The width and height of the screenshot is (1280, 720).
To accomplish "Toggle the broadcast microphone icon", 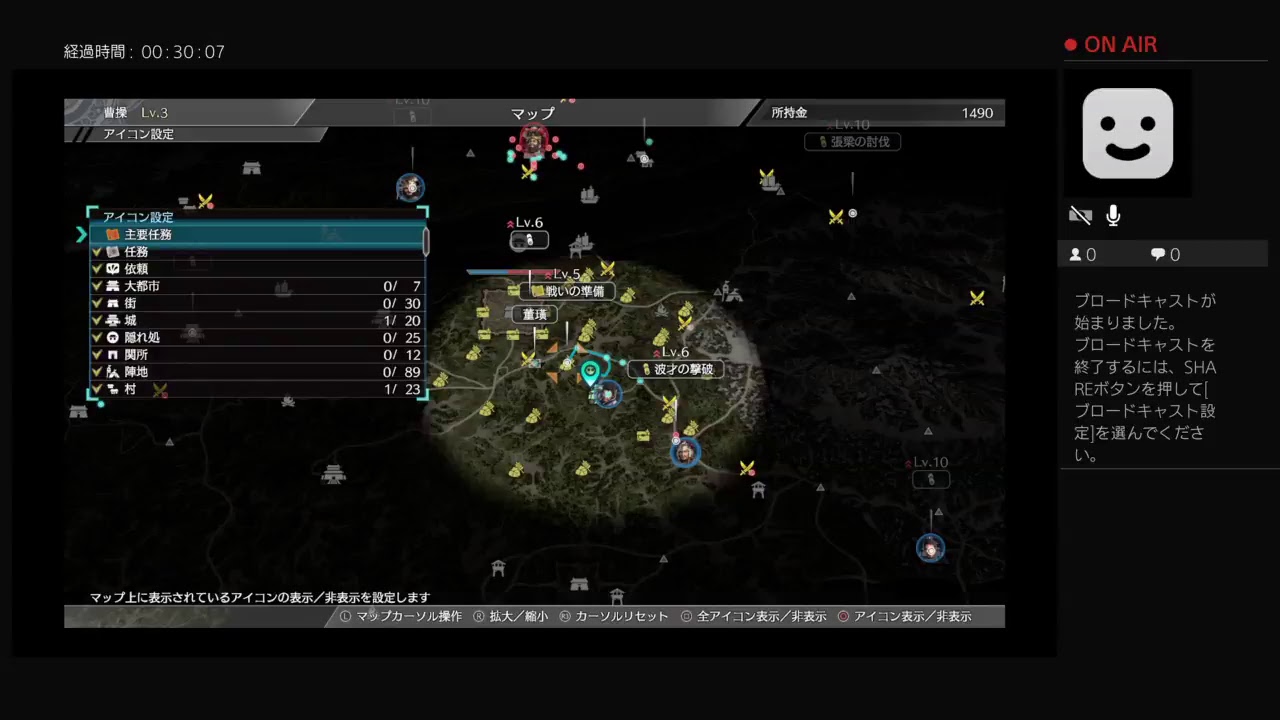I will point(1113,216).
